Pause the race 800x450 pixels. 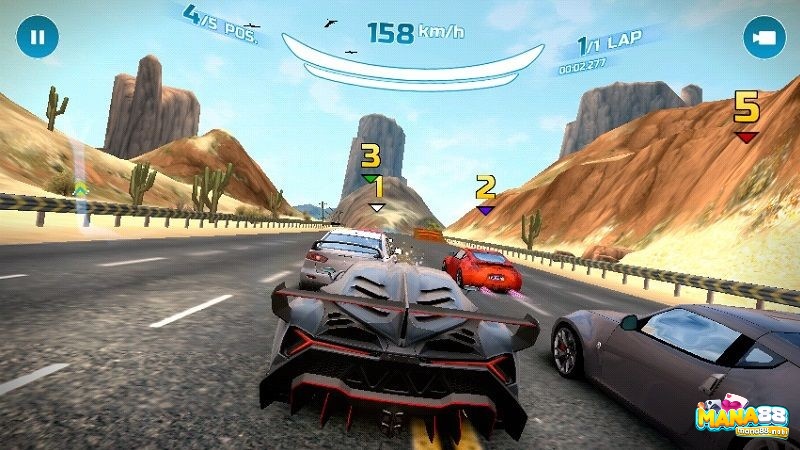point(37,38)
